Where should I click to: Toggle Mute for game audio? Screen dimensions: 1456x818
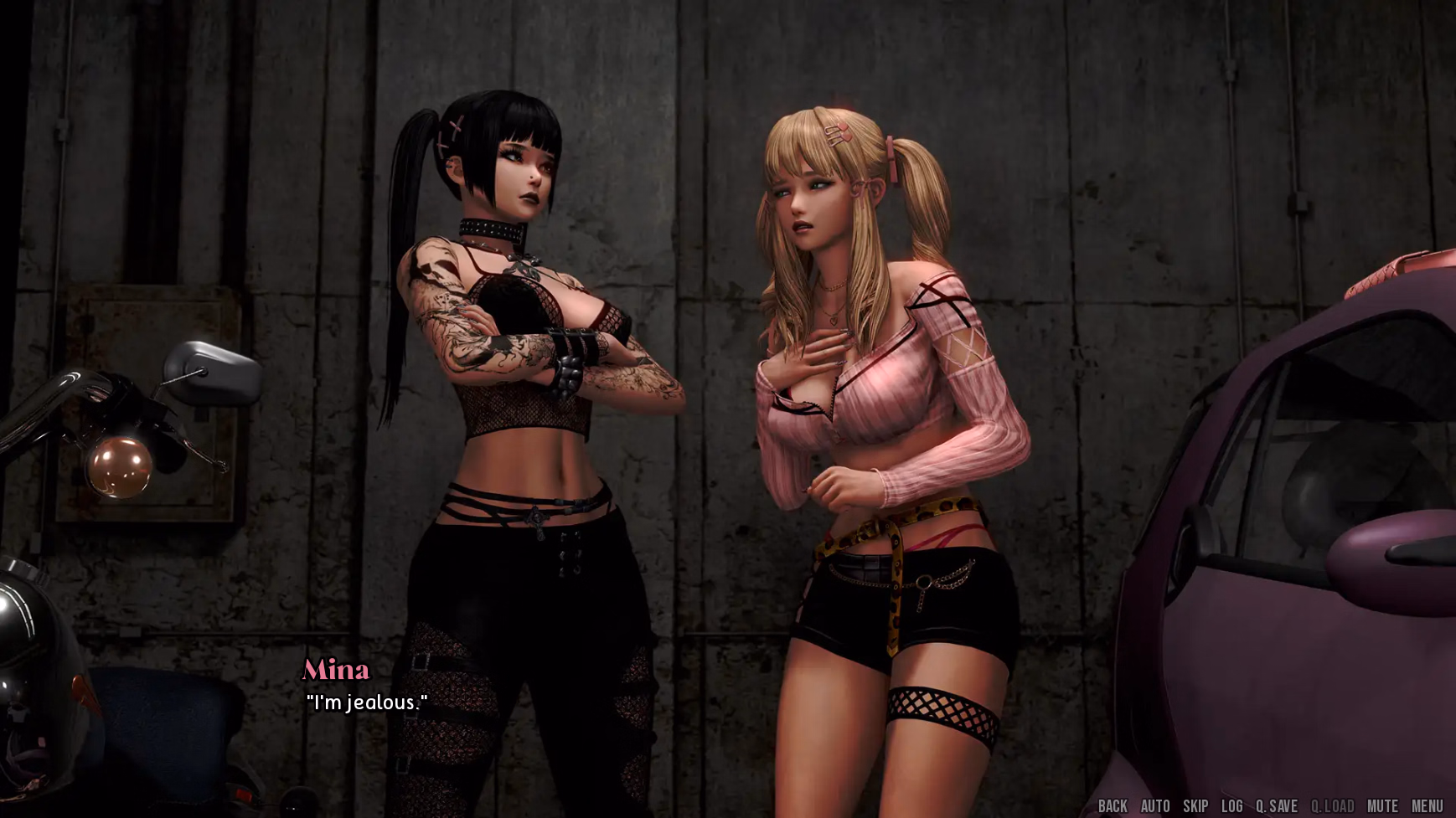(x=1382, y=806)
